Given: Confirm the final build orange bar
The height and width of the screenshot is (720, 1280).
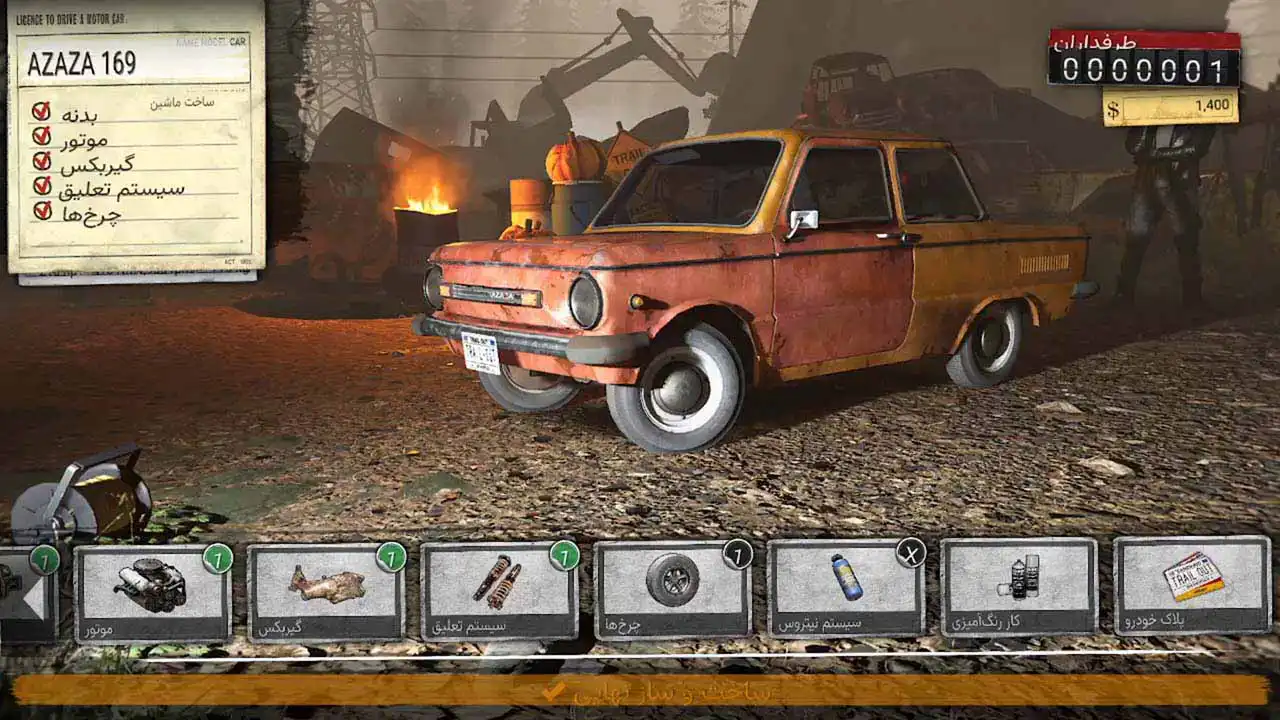Looking at the screenshot, I should 640,690.
